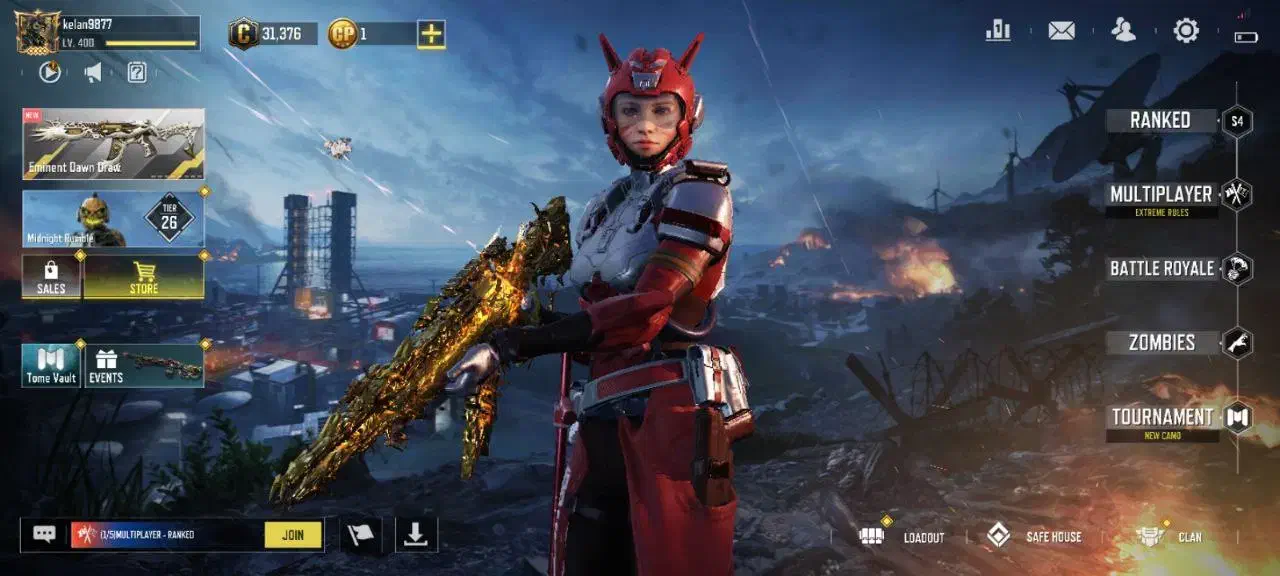The image size is (1280, 576).
Task: View the leaderboard bars icon
Action: click(x=998, y=31)
